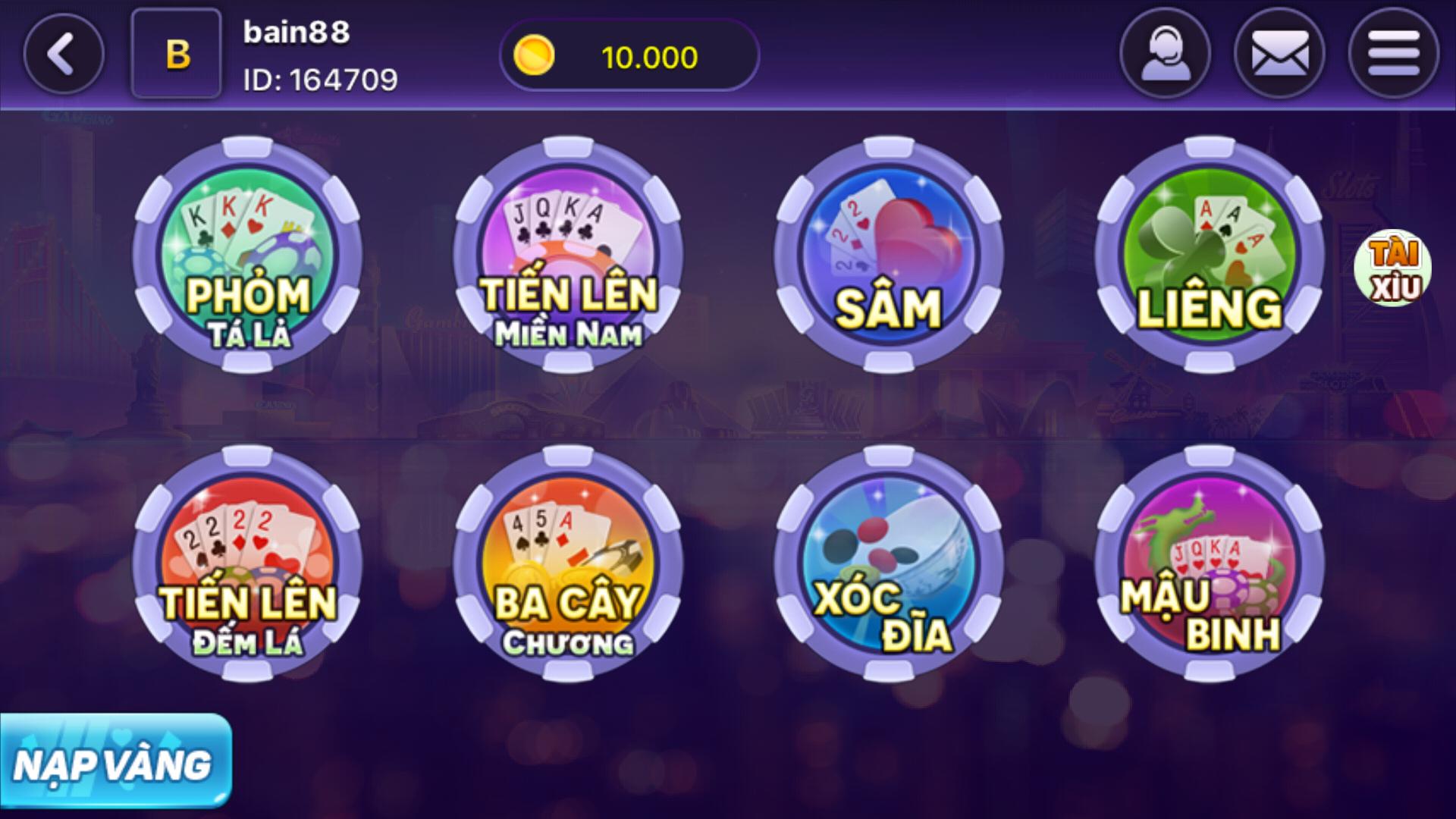Go back using the left arrow
The image size is (1456, 819).
[x=64, y=53]
